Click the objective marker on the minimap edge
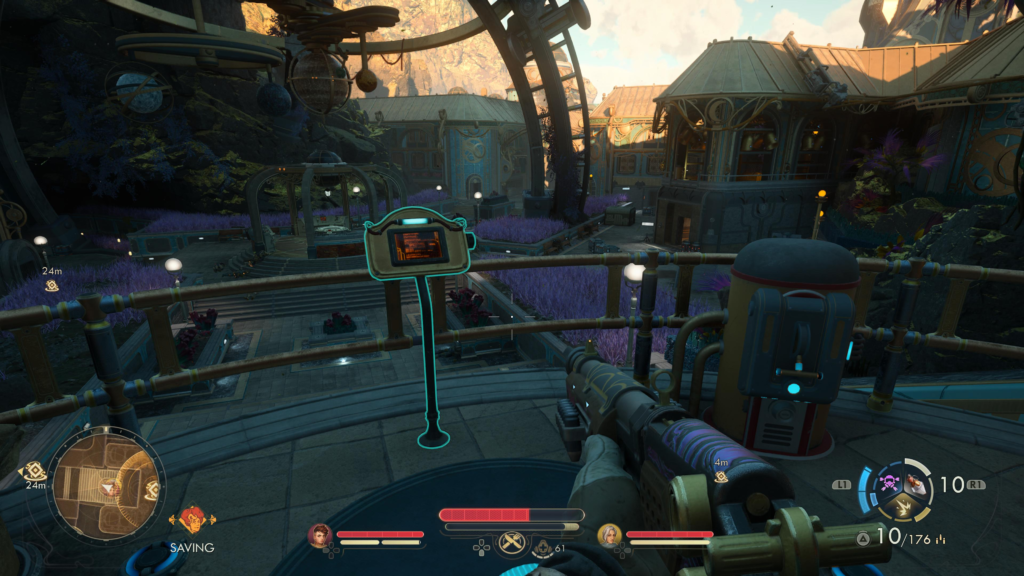The width and height of the screenshot is (1024, 576). tap(152, 489)
